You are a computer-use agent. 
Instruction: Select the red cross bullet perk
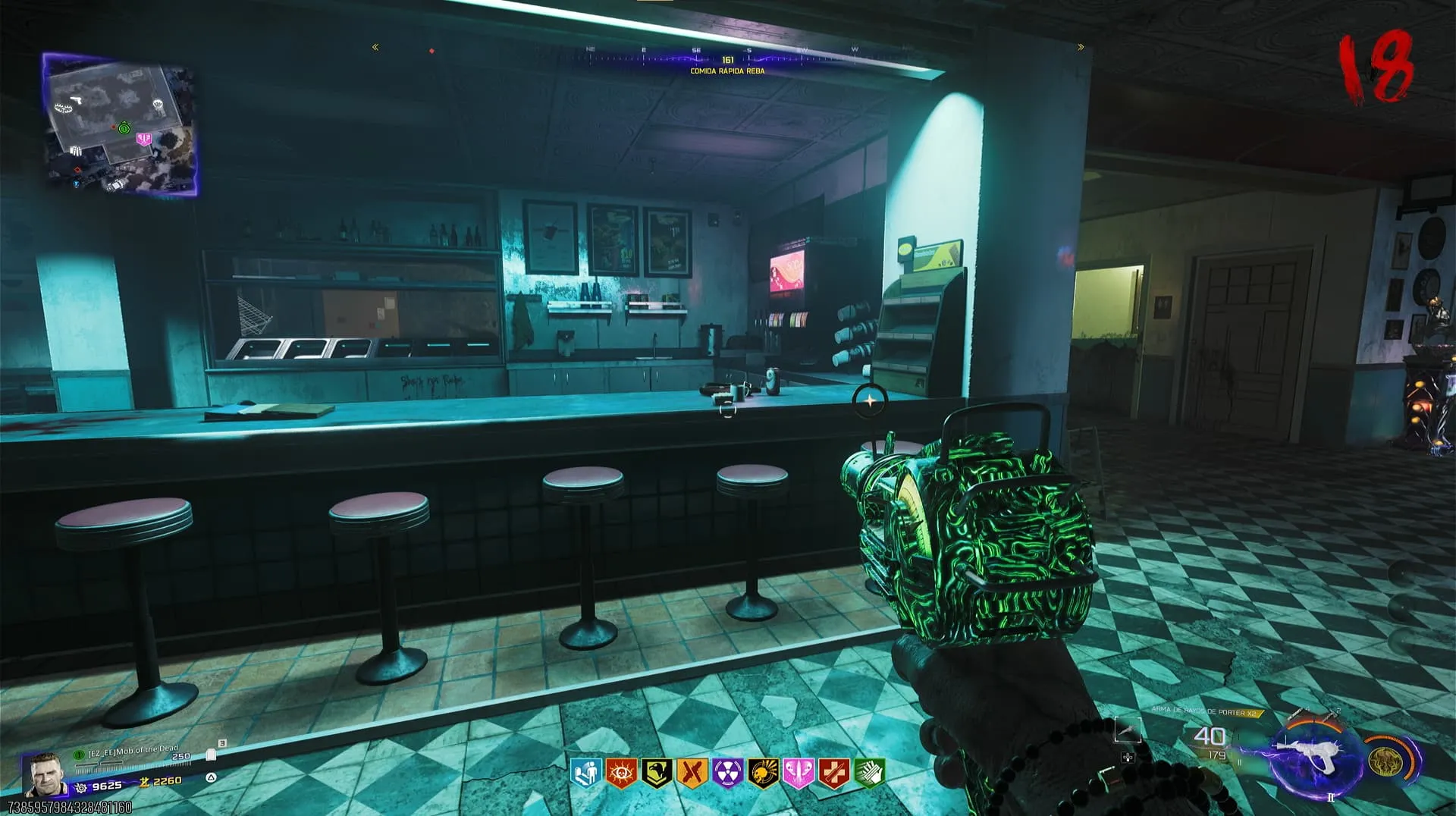pyautogui.click(x=833, y=774)
